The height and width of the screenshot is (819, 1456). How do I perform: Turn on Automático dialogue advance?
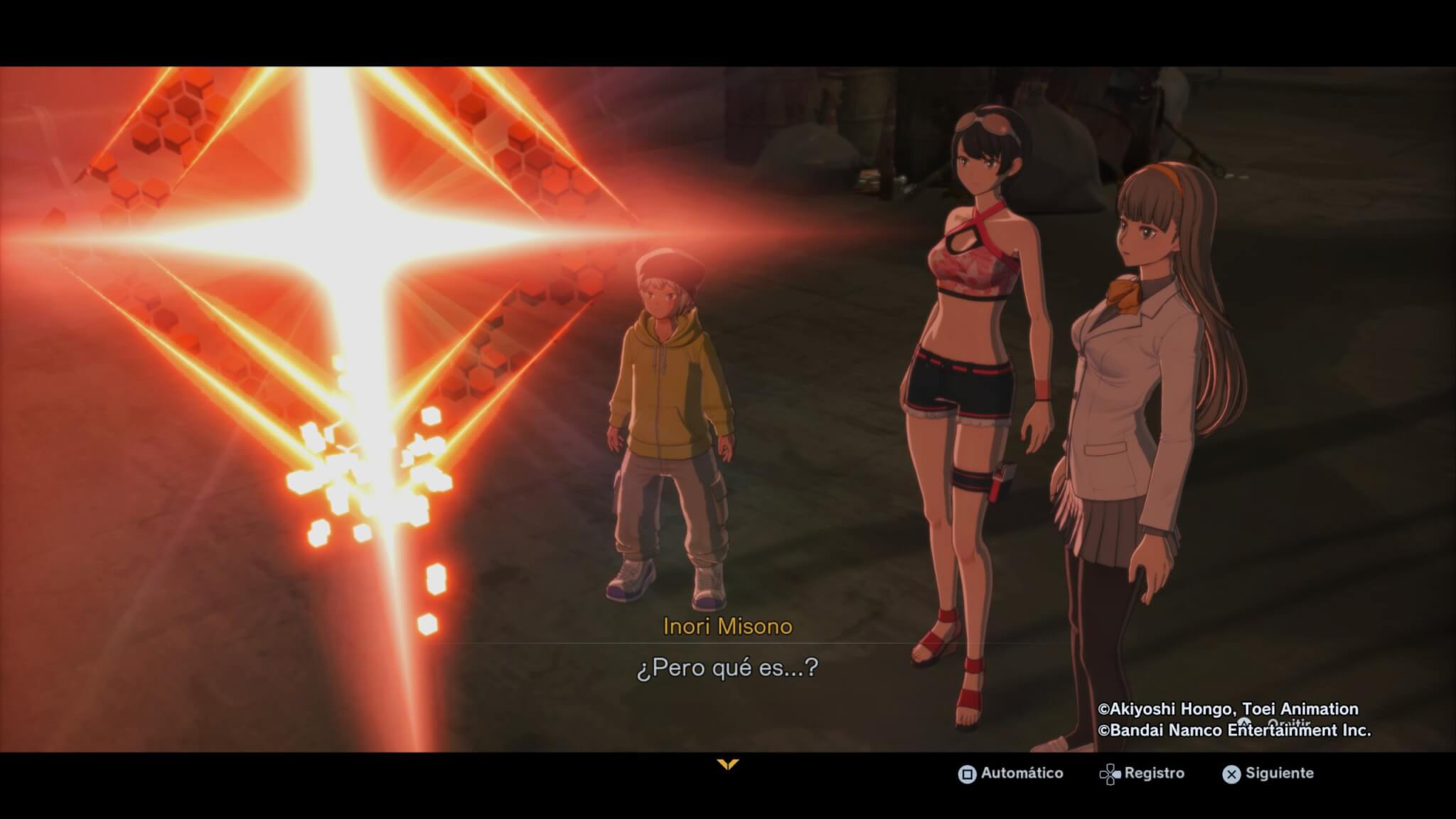pos(1011,773)
